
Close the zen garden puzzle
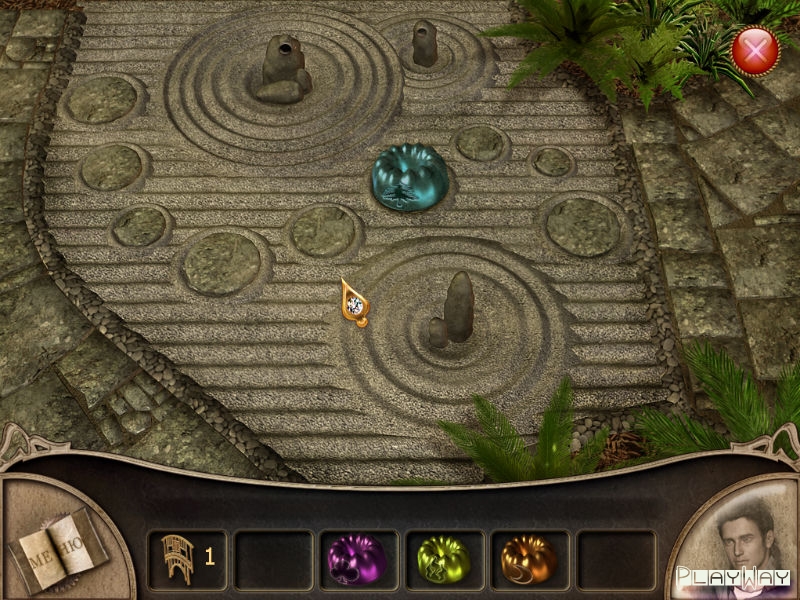(755, 50)
